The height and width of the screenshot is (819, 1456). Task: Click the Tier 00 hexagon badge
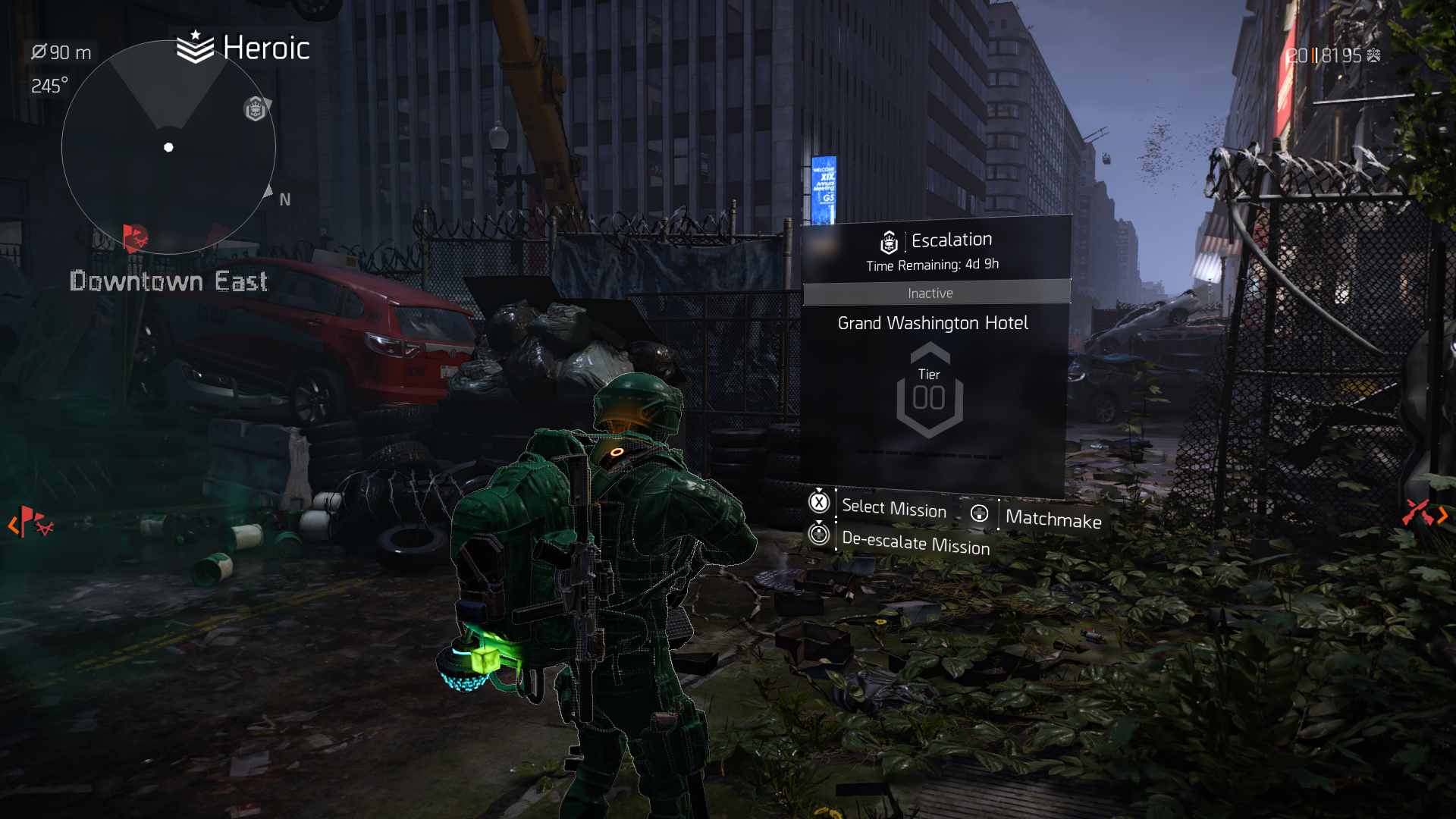pos(929,391)
